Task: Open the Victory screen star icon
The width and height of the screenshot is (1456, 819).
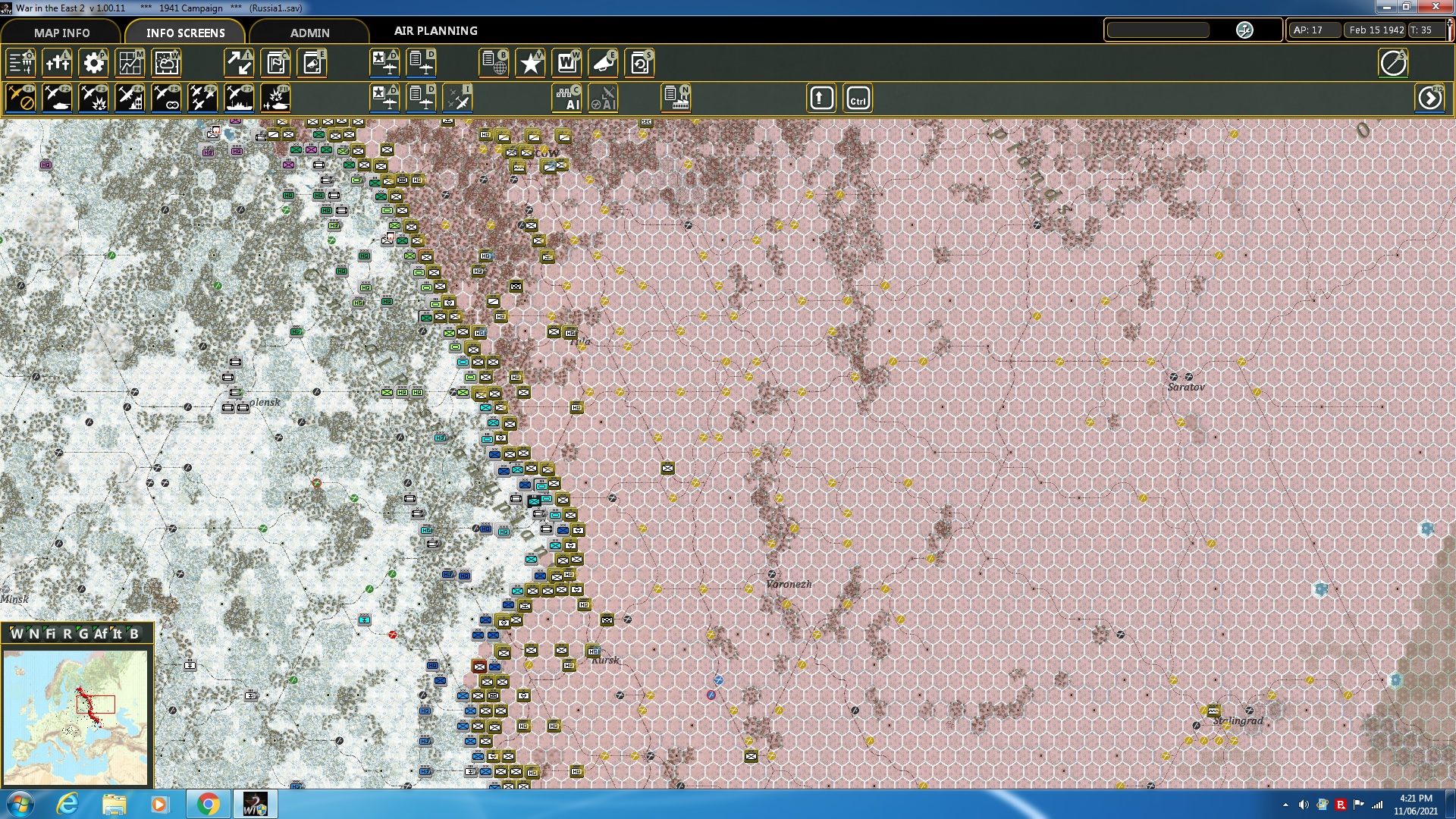Action: pos(530,63)
